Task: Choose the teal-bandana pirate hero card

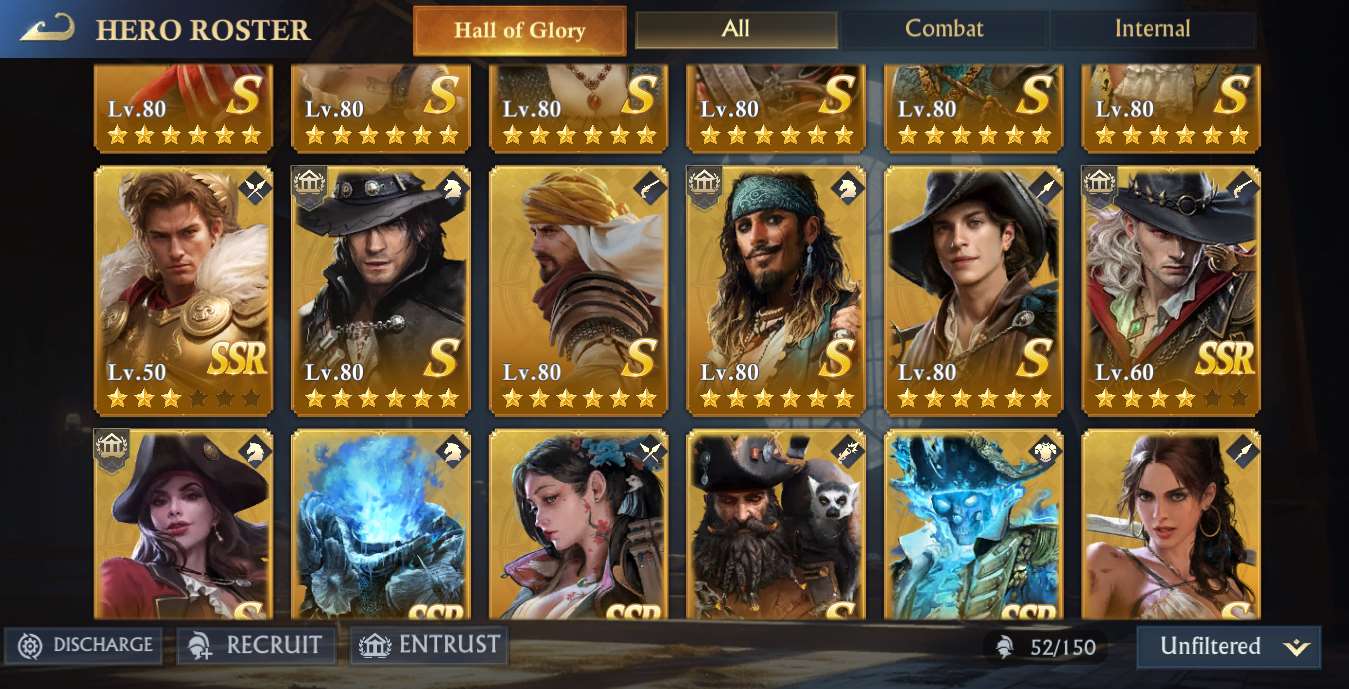Action: [x=775, y=290]
